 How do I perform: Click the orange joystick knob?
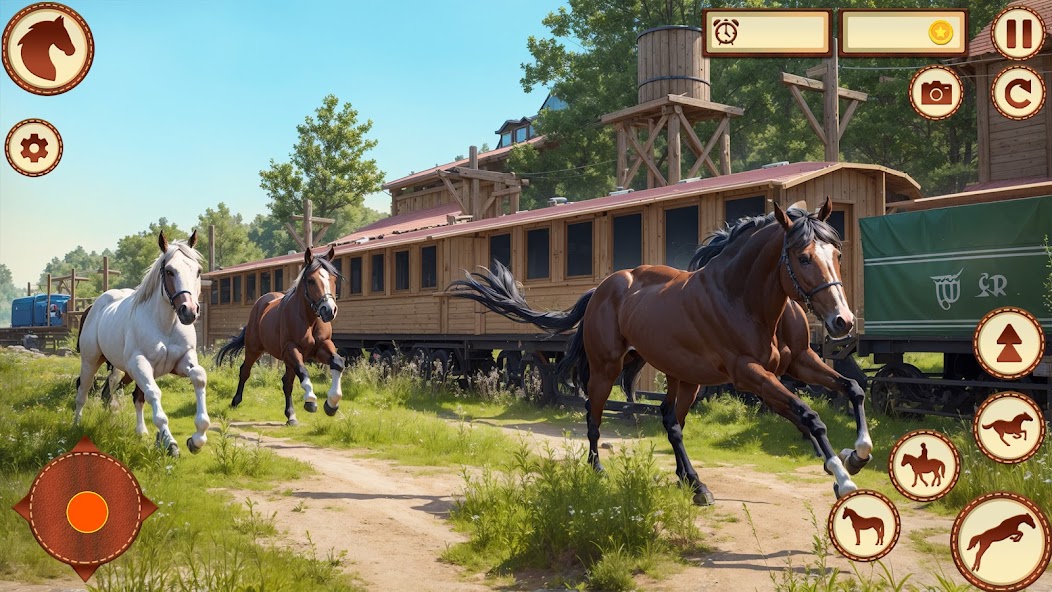87,511
